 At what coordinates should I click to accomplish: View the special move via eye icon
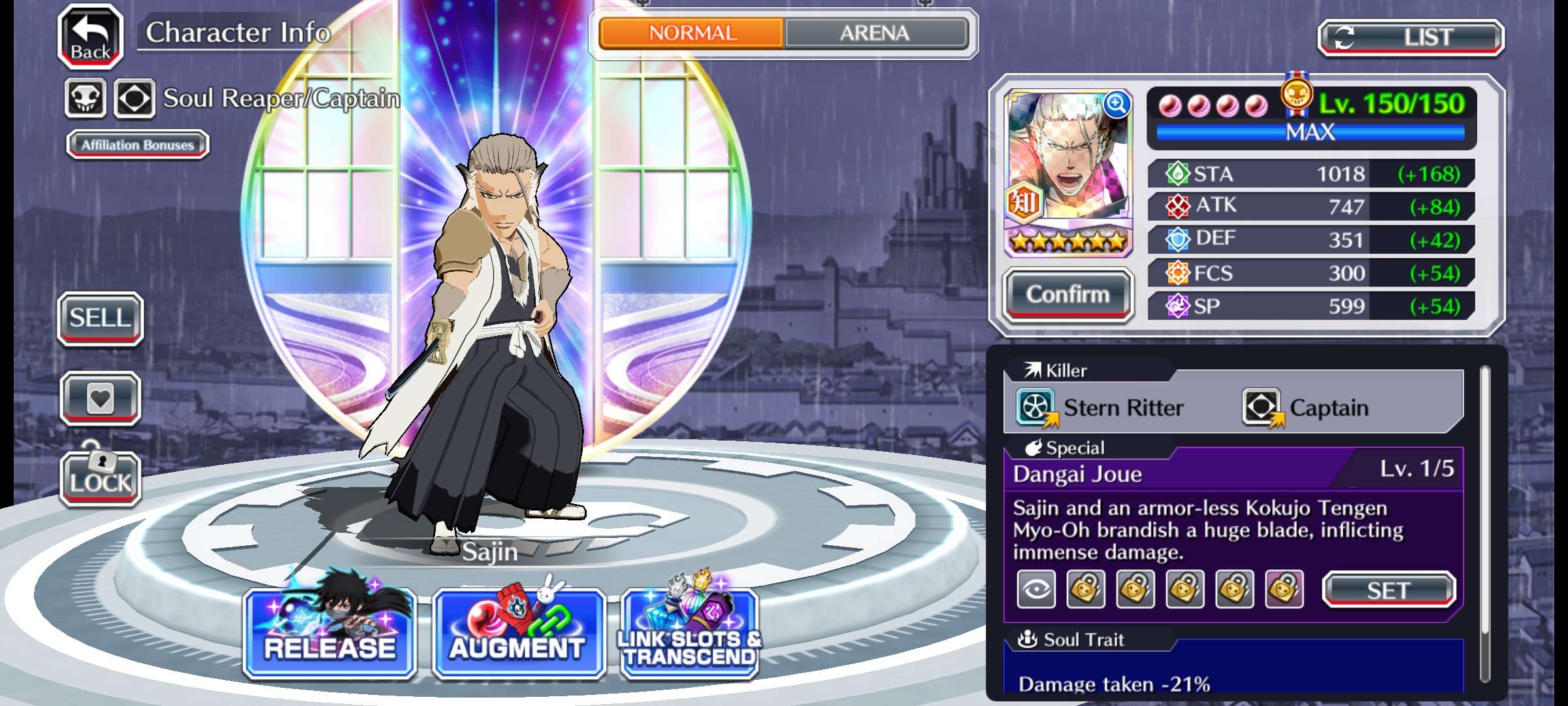(x=1036, y=590)
